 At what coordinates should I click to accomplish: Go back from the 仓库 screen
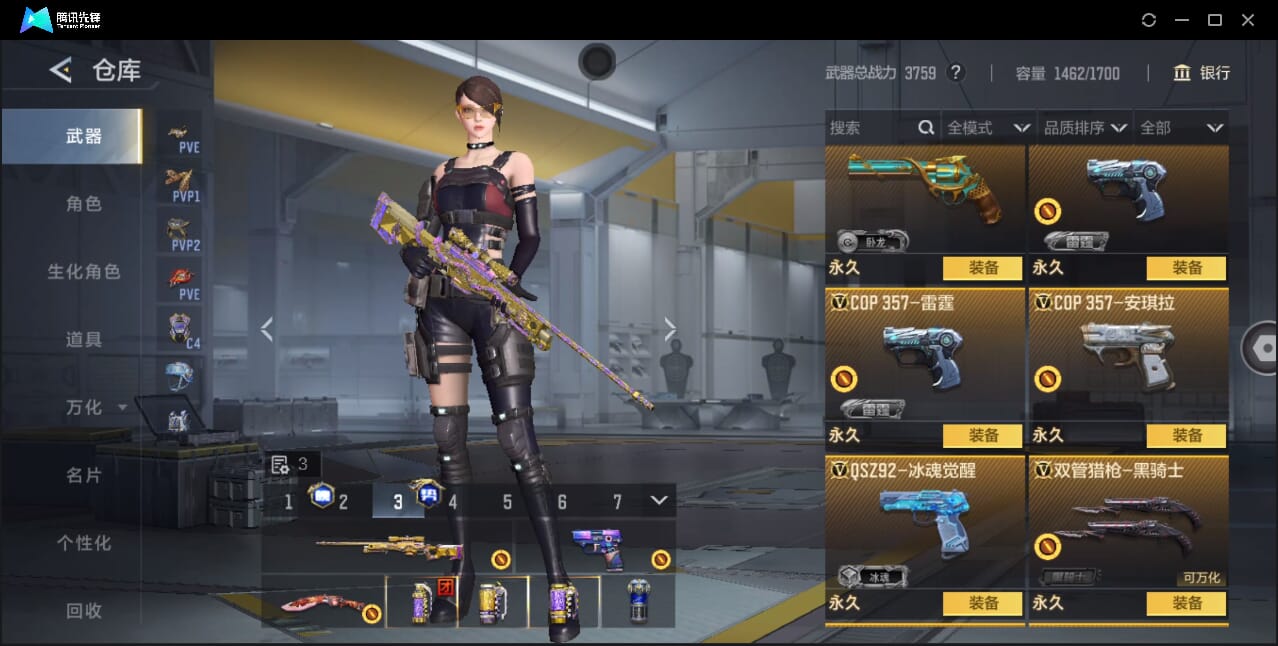click(x=61, y=70)
